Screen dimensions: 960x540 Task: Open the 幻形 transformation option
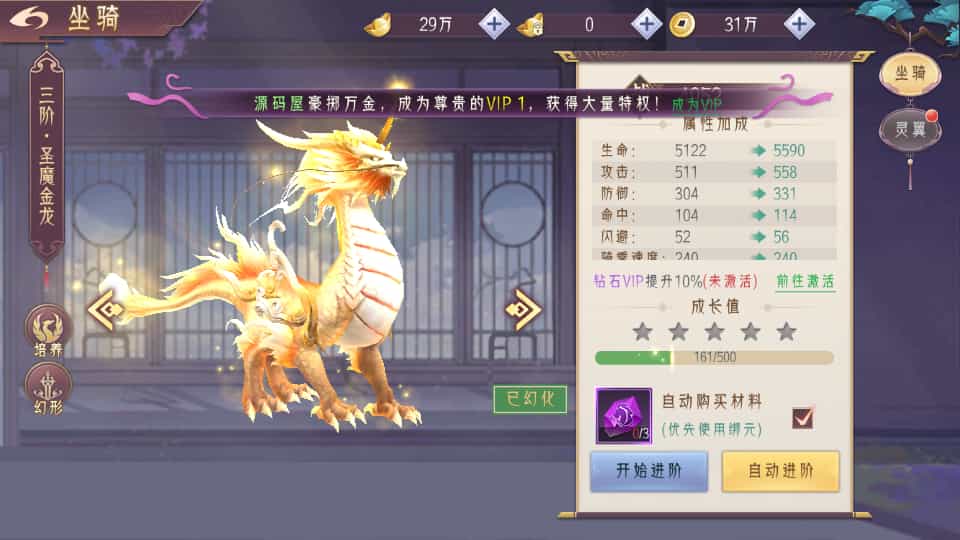[x=48, y=389]
